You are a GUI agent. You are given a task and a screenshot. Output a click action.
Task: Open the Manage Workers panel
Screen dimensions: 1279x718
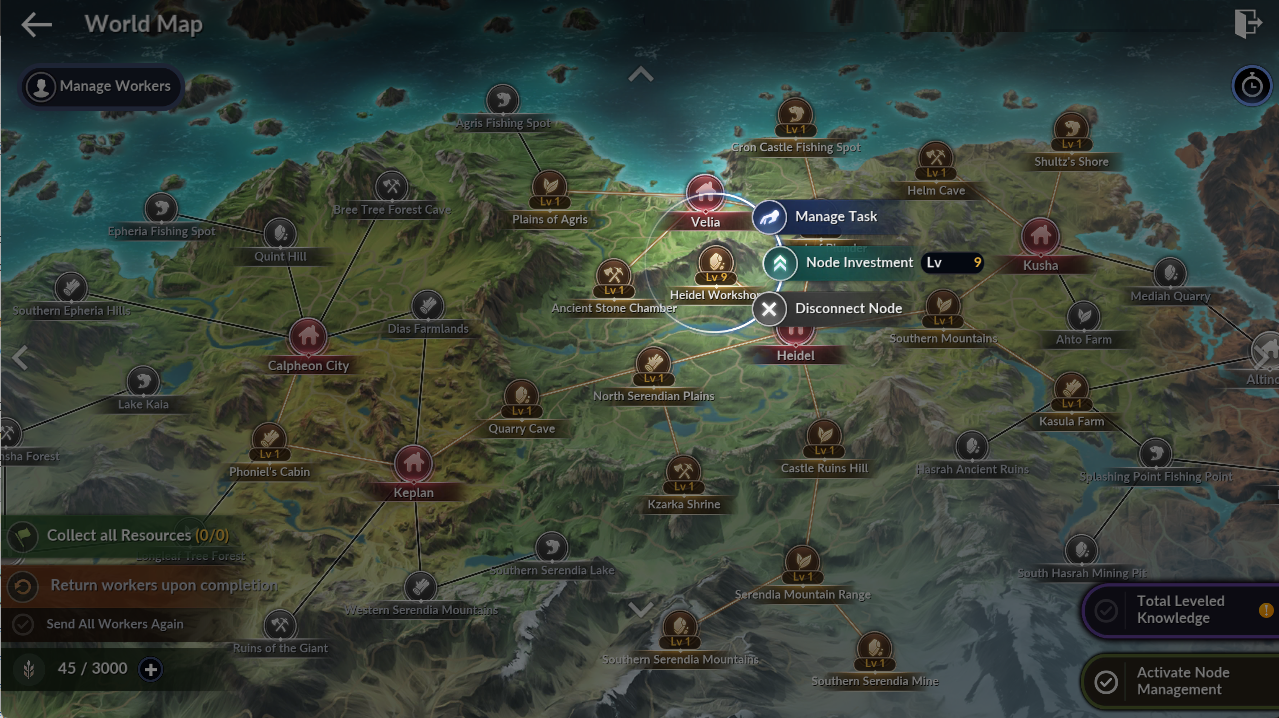click(101, 86)
